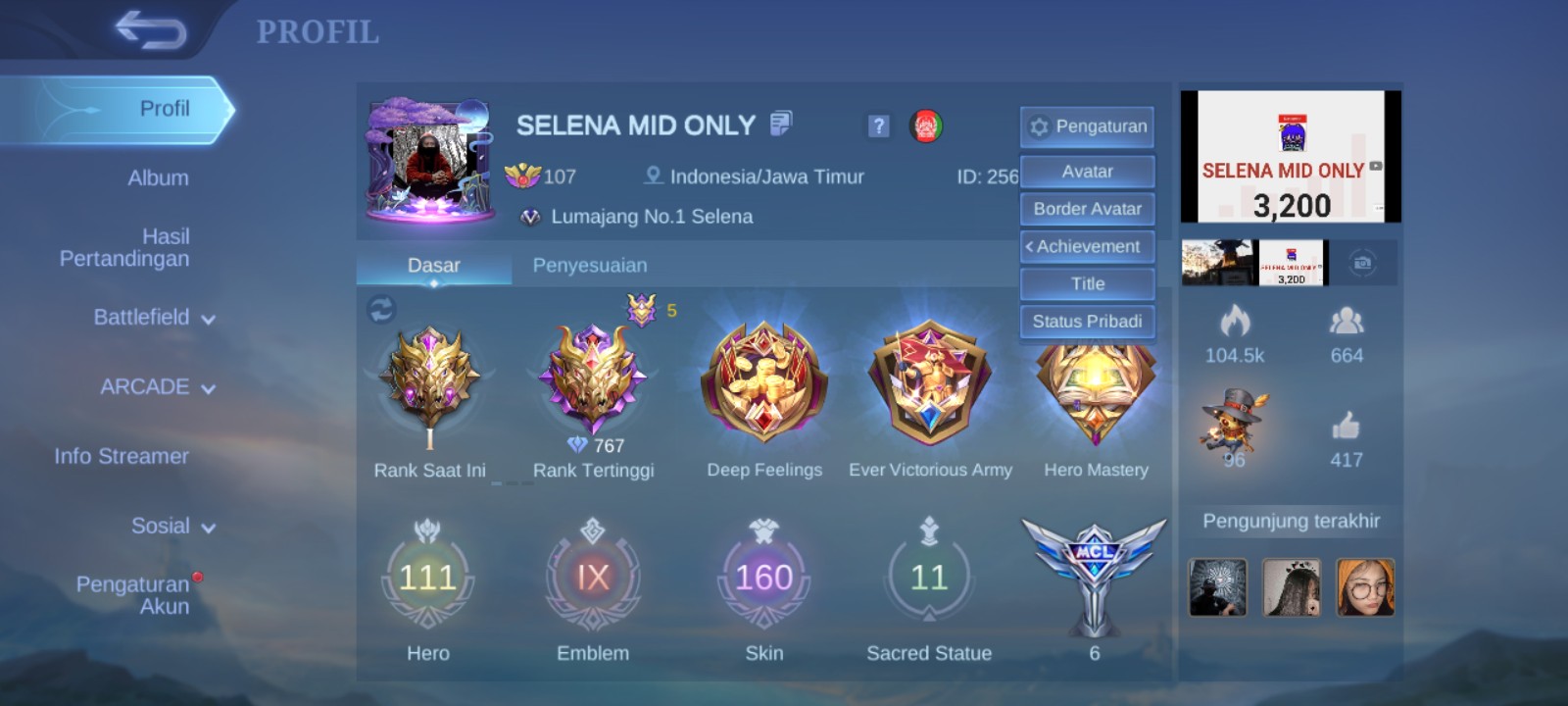Refresh the rank display with arrows icon

click(x=381, y=310)
